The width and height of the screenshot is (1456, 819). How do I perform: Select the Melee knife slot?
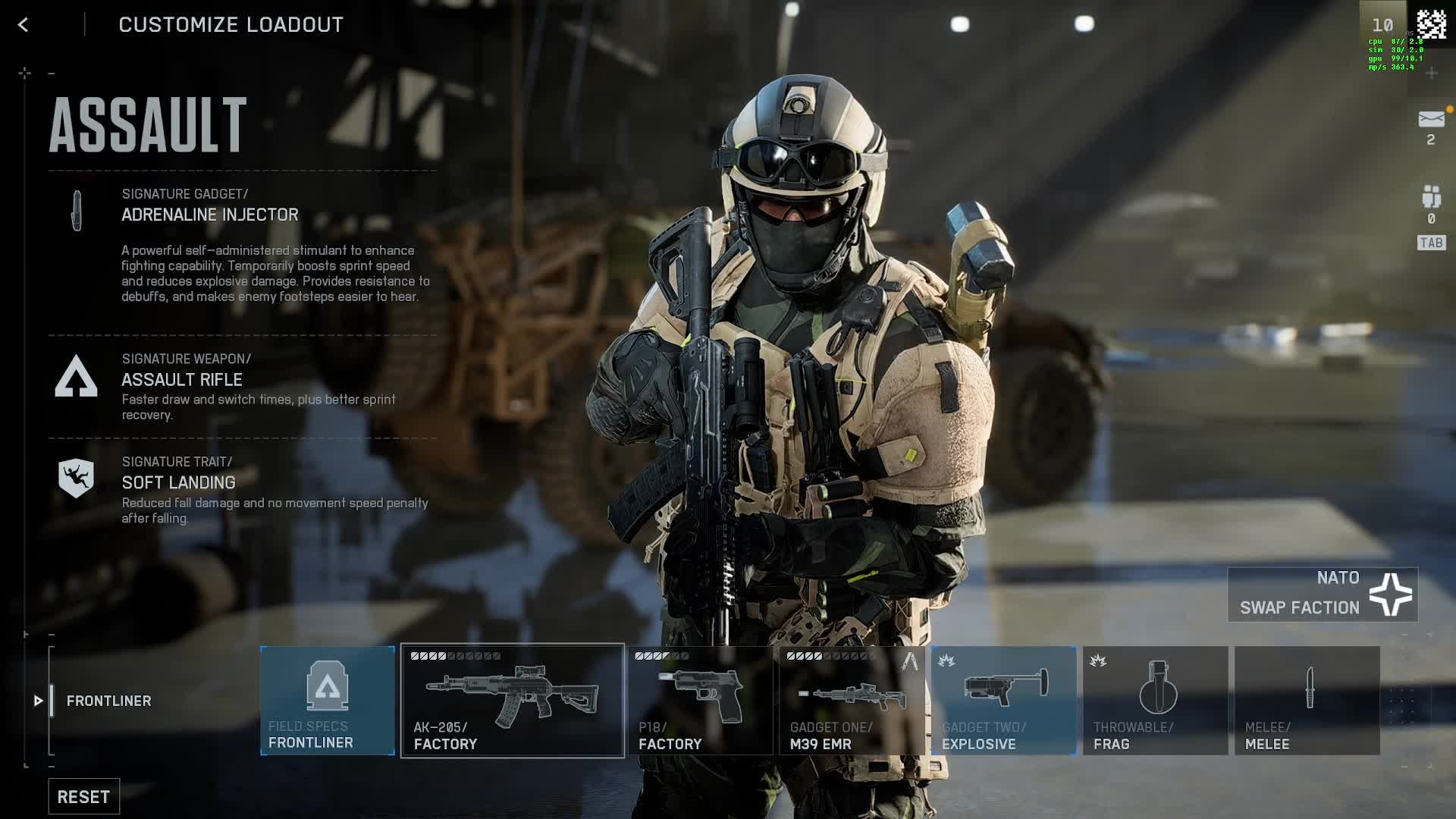pyautogui.click(x=1307, y=701)
